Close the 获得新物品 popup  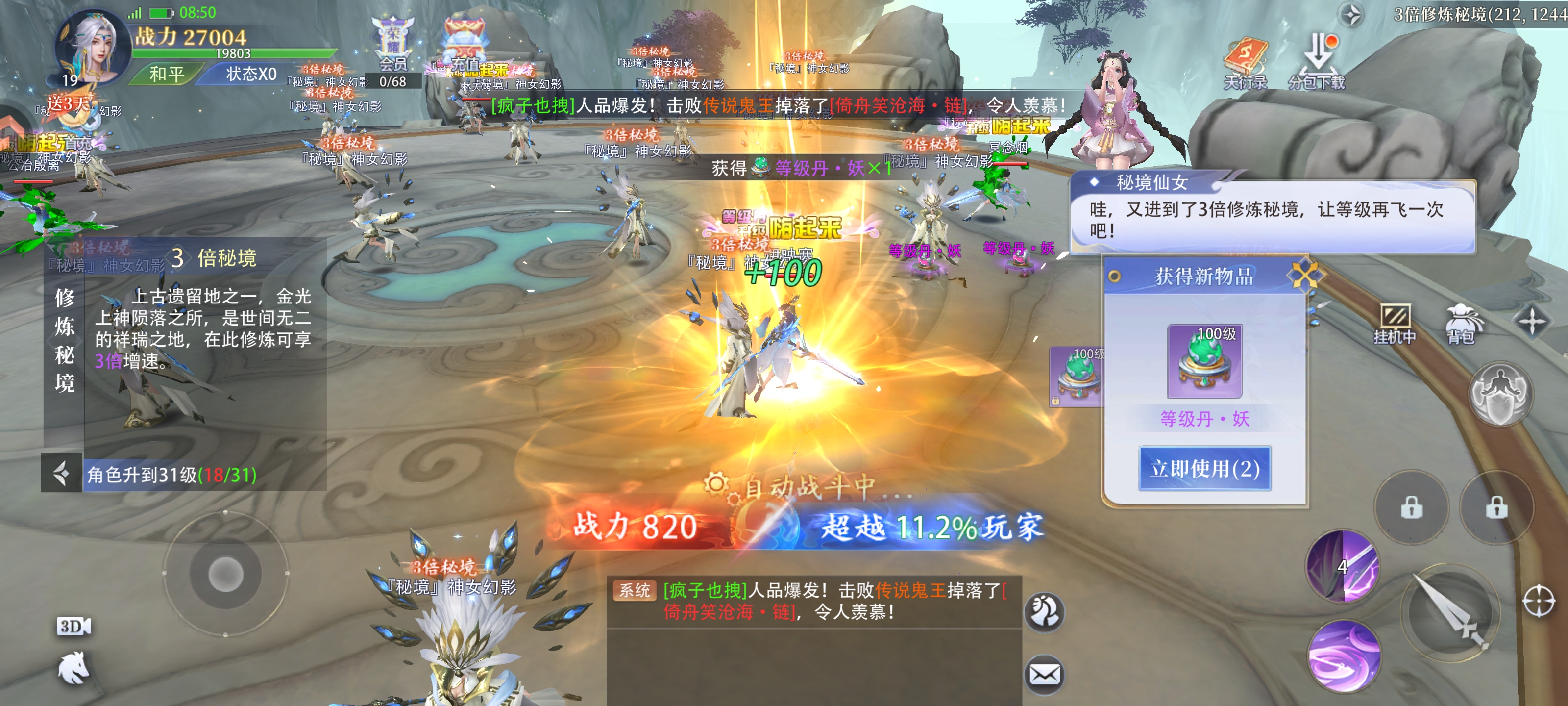[1304, 276]
